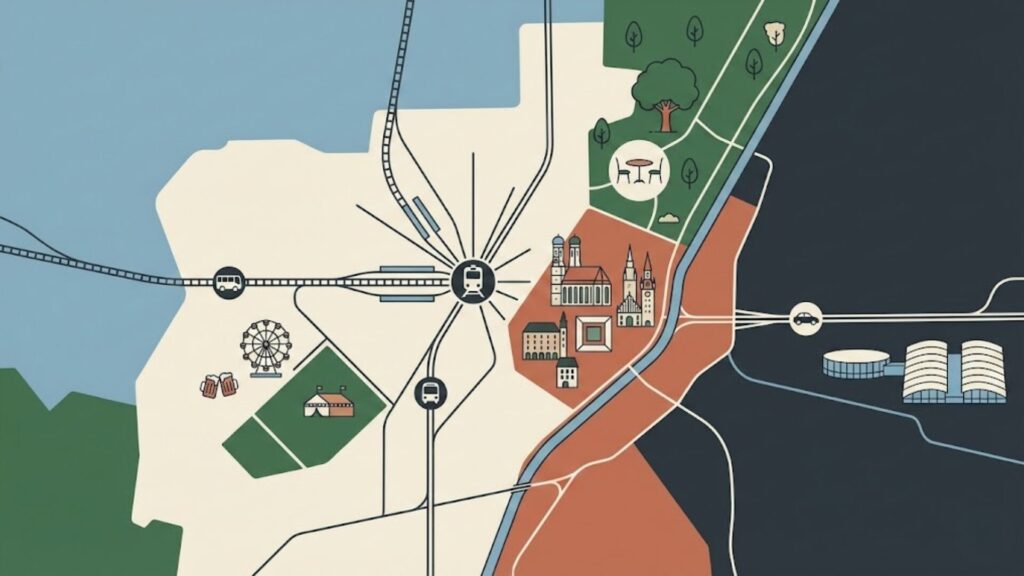Choose the café table marker in the park
Screen dimensions: 1024x576
click(638, 169)
